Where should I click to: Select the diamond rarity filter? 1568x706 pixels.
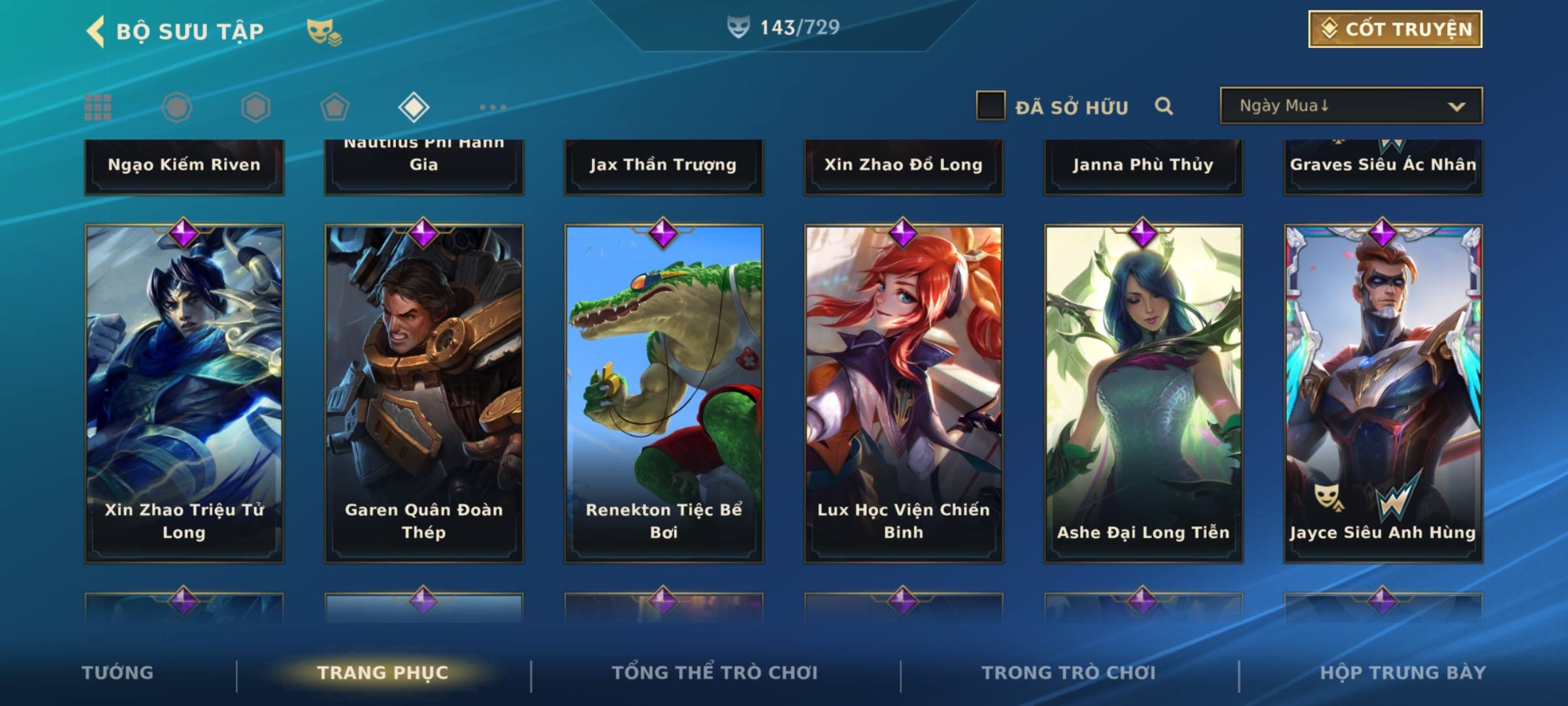point(414,107)
